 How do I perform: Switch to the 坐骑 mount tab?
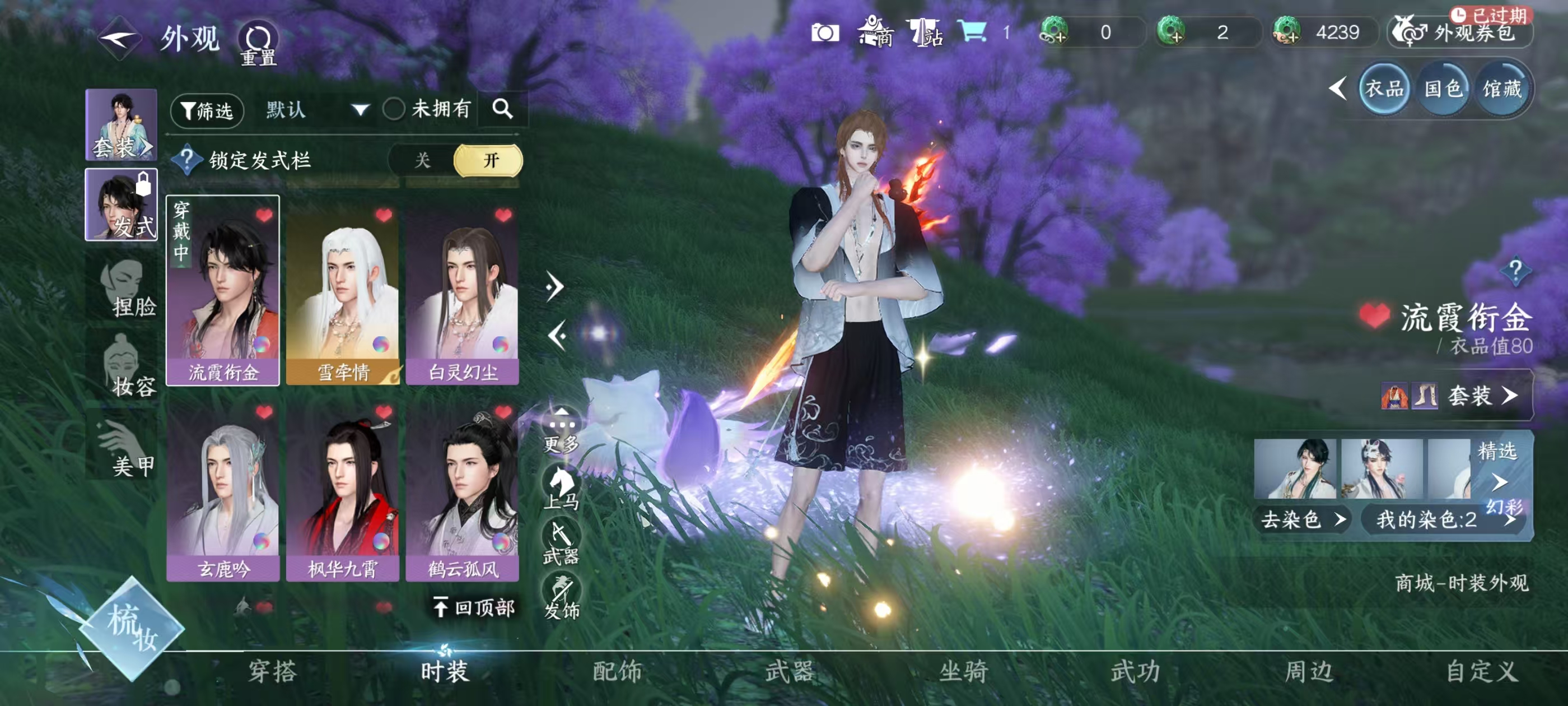click(x=964, y=671)
